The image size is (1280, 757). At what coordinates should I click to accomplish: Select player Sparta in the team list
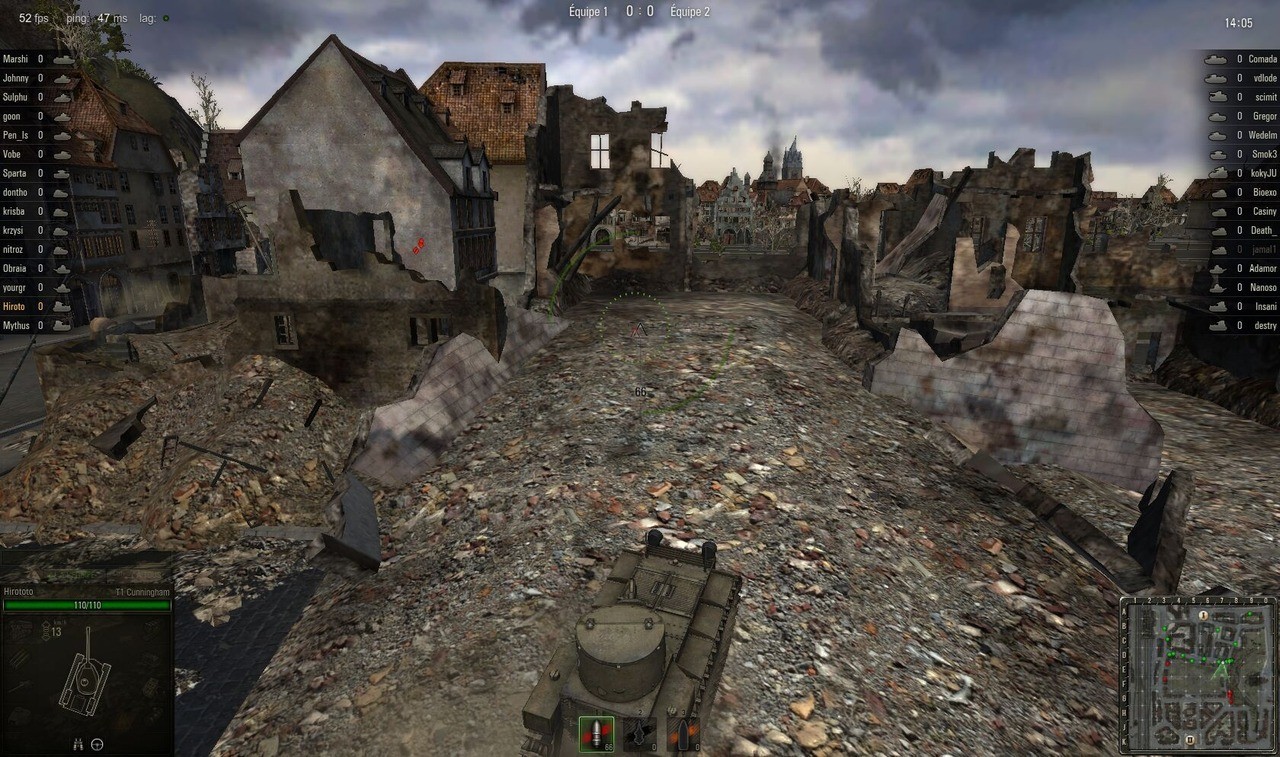pyautogui.click(x=16, y=173)
